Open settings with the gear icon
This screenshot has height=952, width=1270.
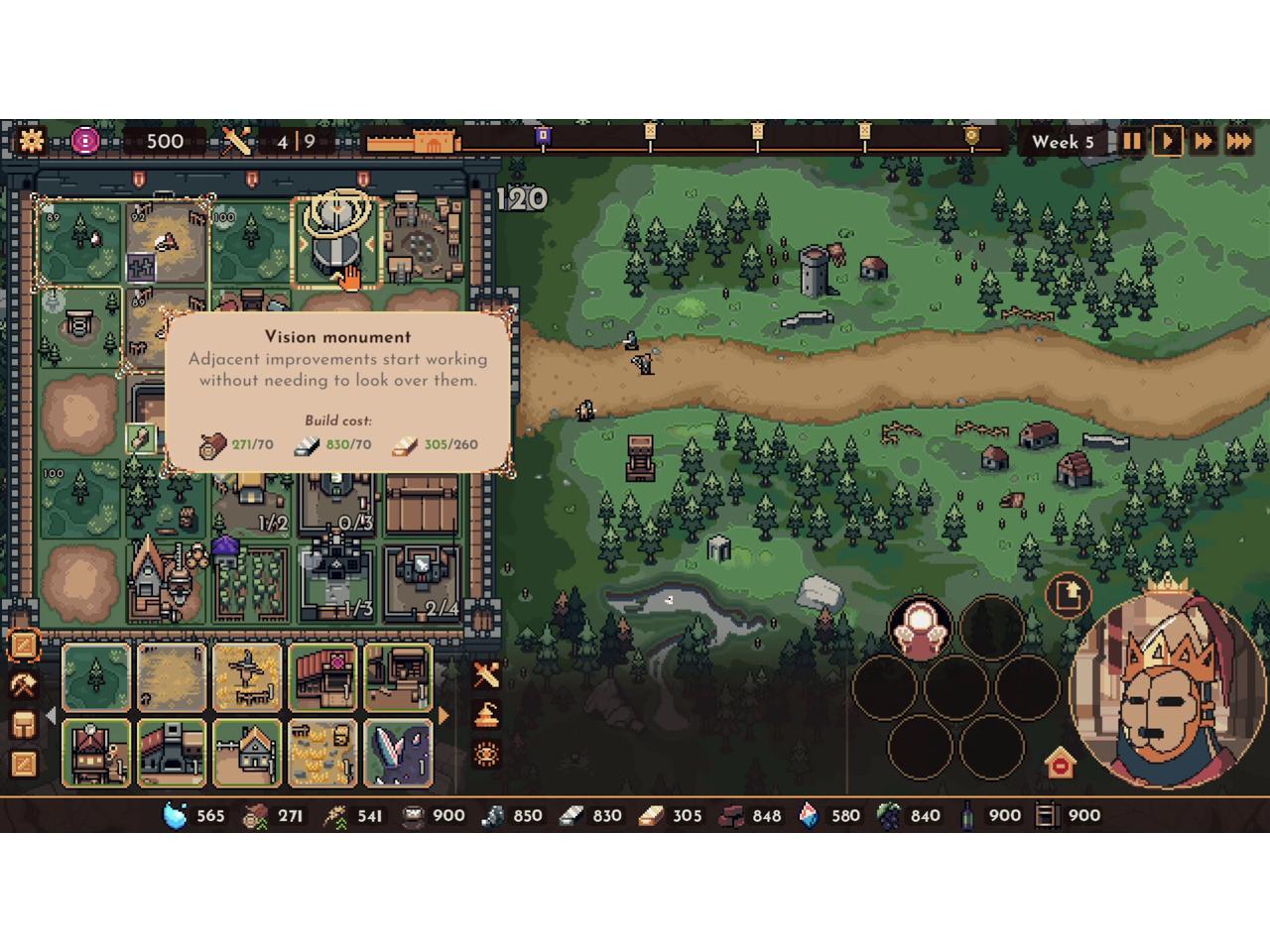(x=32, y=141)
